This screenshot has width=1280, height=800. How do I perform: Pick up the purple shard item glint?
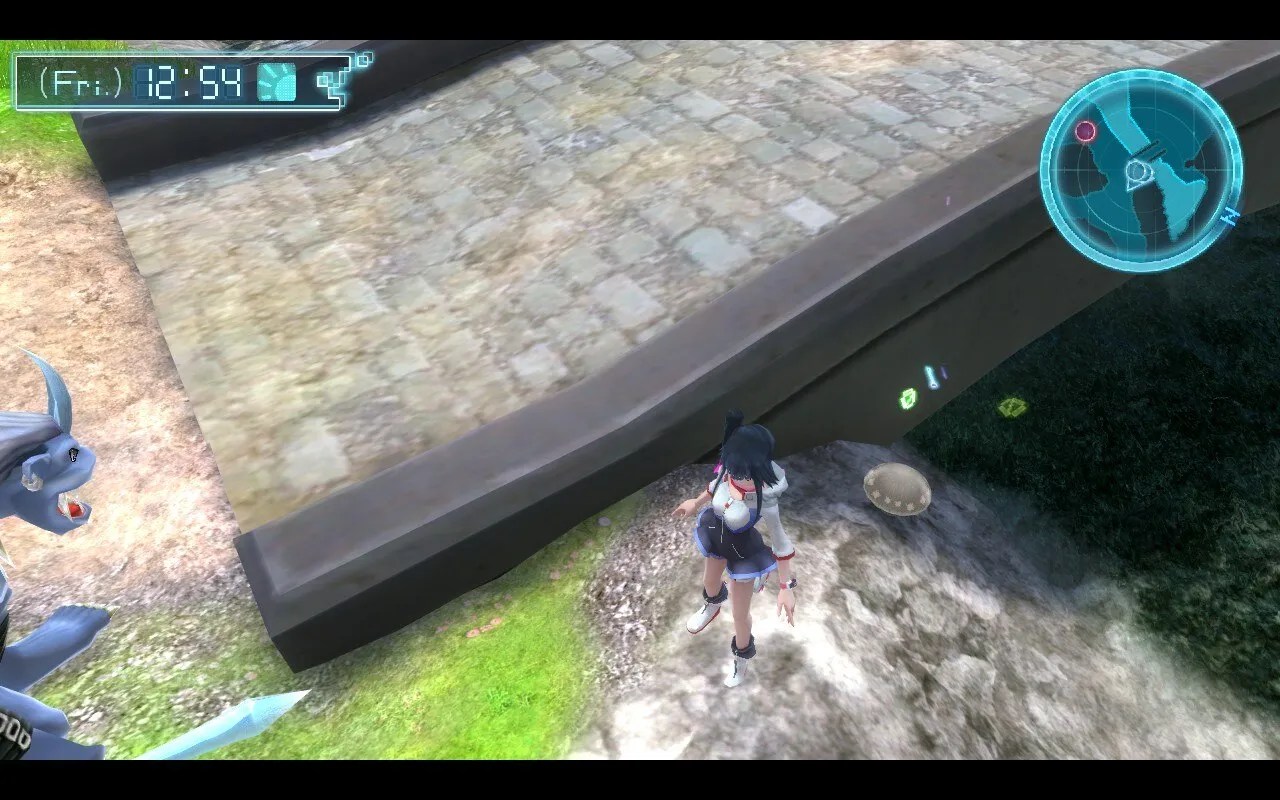tap(944, 372)
